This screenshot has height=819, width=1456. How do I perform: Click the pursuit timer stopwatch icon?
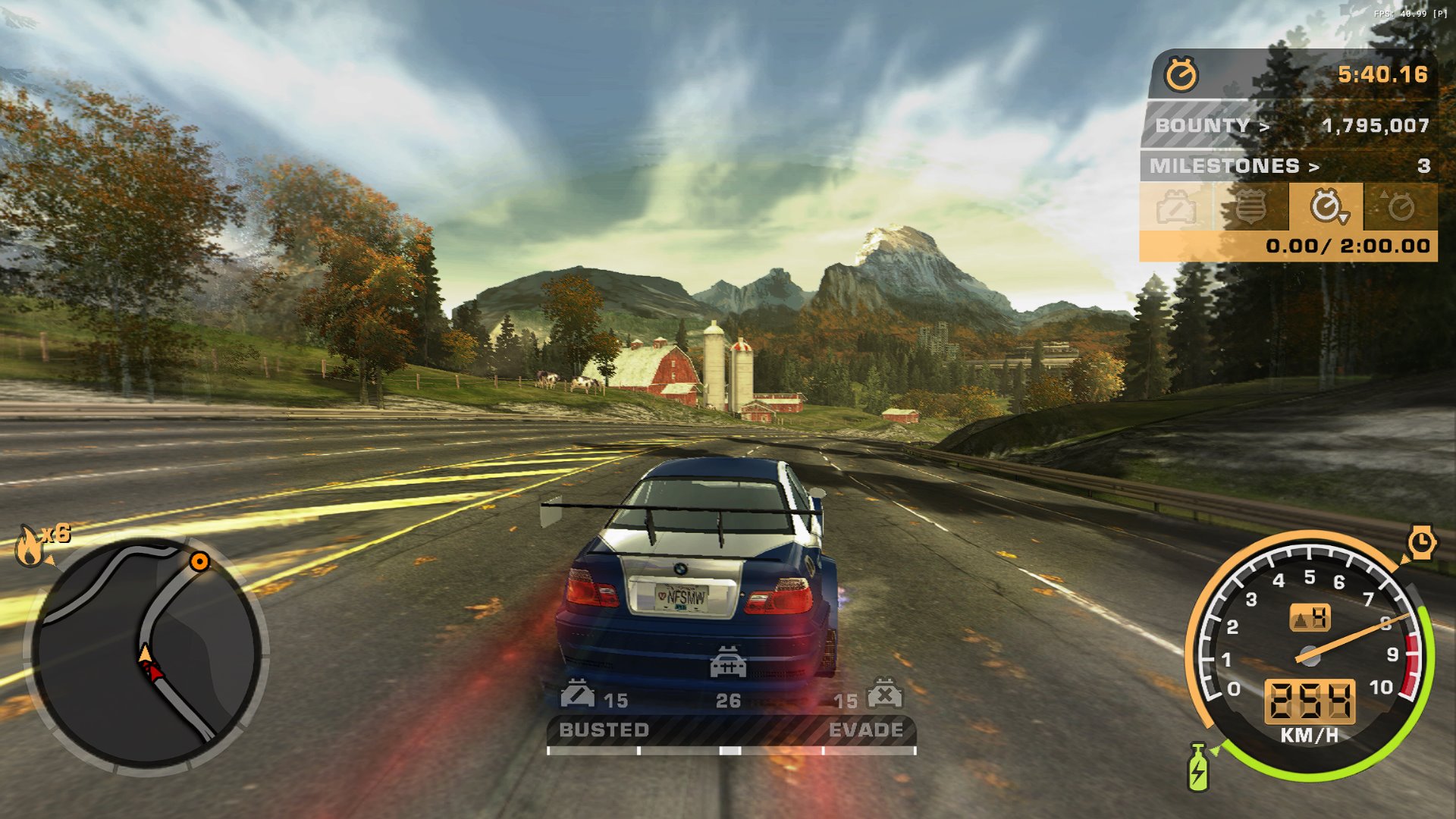pyautogui.click(x=1181, y=74)
